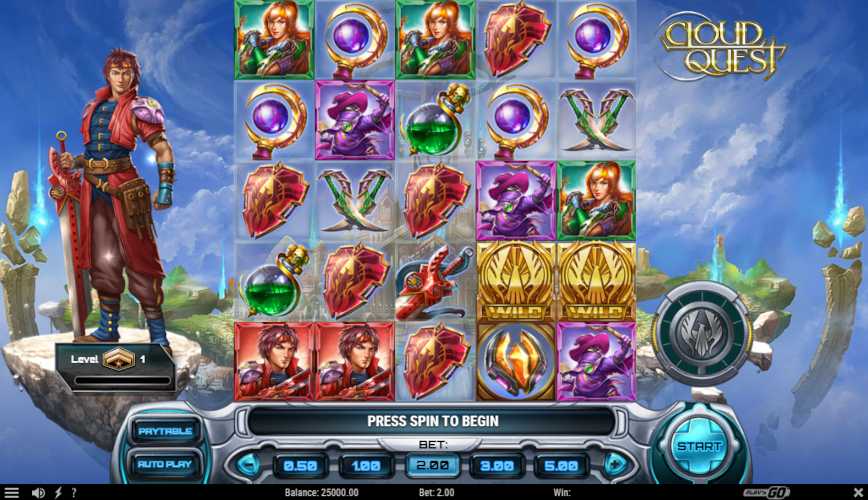Choose the 1.00 bet amount
The width and height of the screenshot is (868, 500).
(366, 465)
